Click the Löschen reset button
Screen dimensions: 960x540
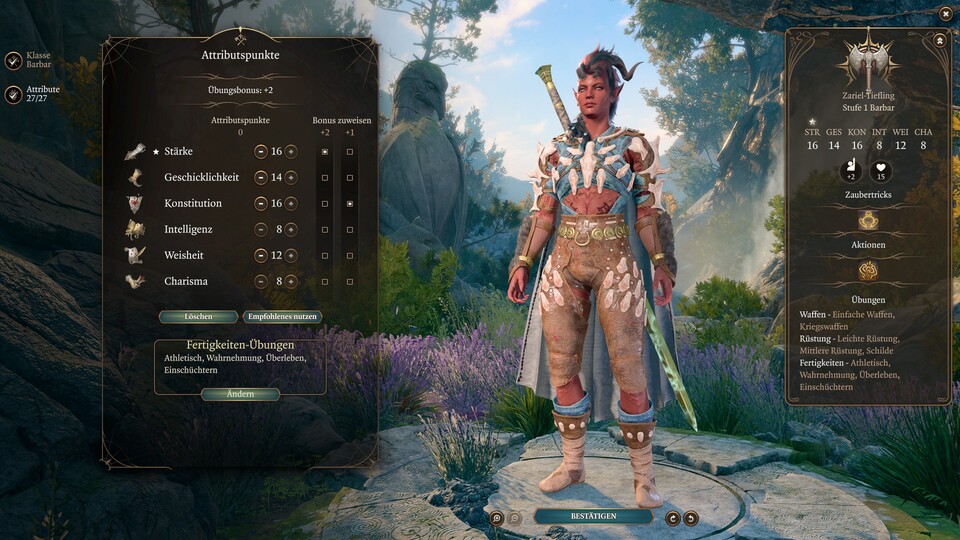pos(198,317)
